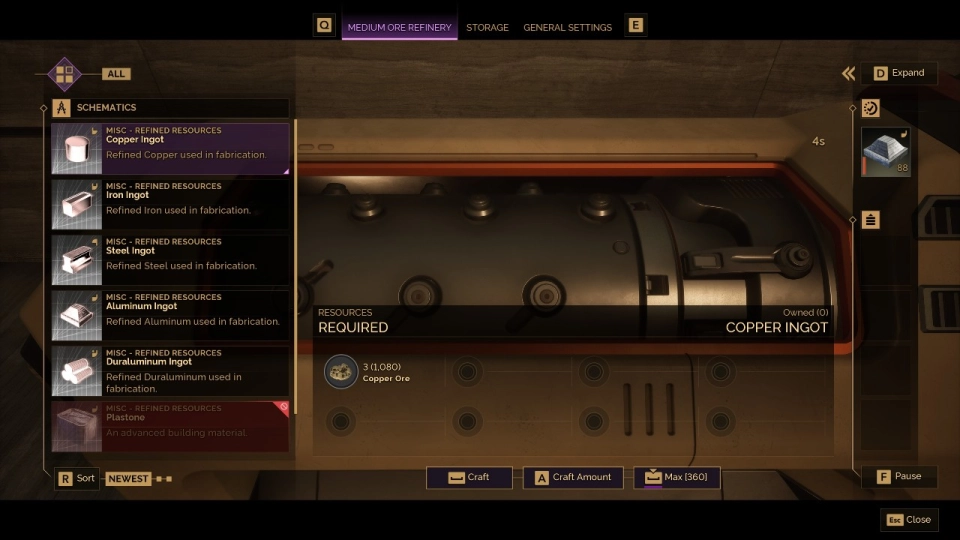This screenshot has width=960, height=540.
Task: Expand the crafting queue panel
Action: tap(899, 73)
